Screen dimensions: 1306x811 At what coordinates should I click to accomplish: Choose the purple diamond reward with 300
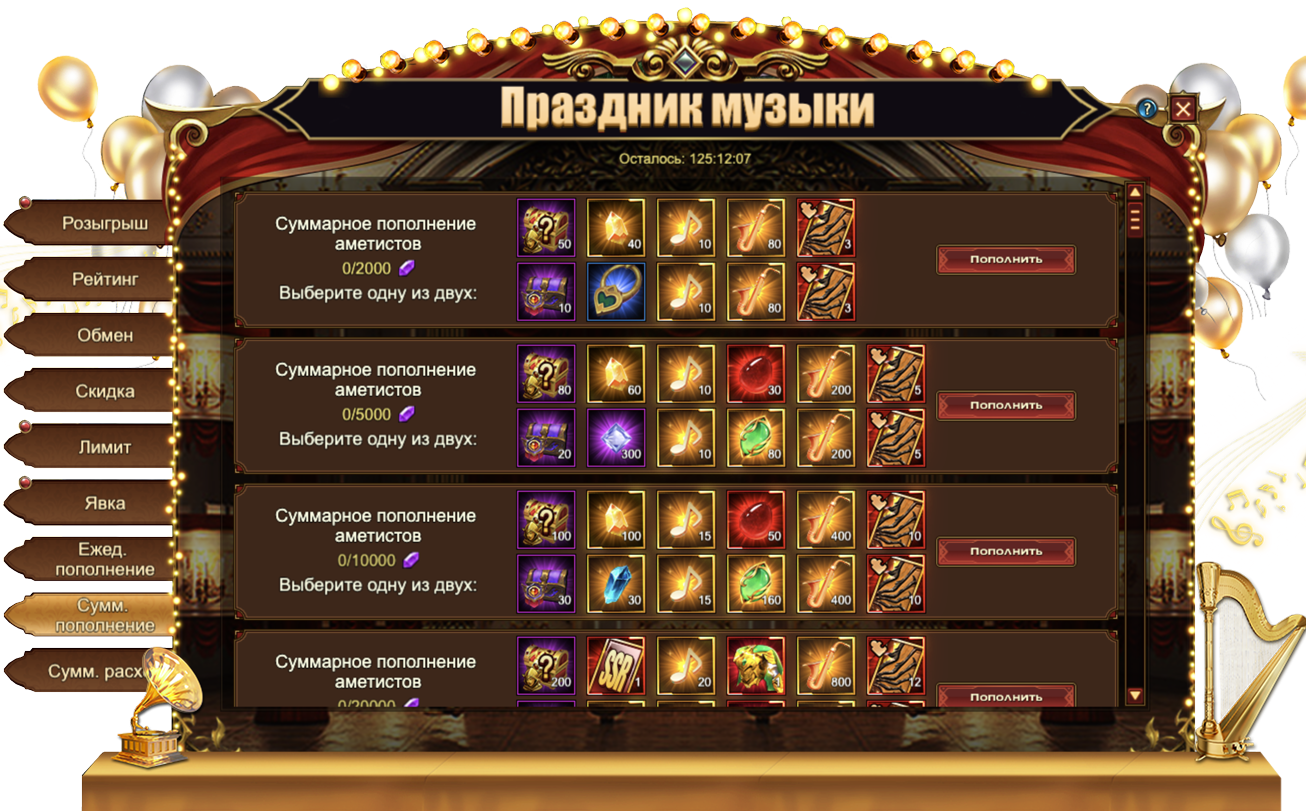615,438
